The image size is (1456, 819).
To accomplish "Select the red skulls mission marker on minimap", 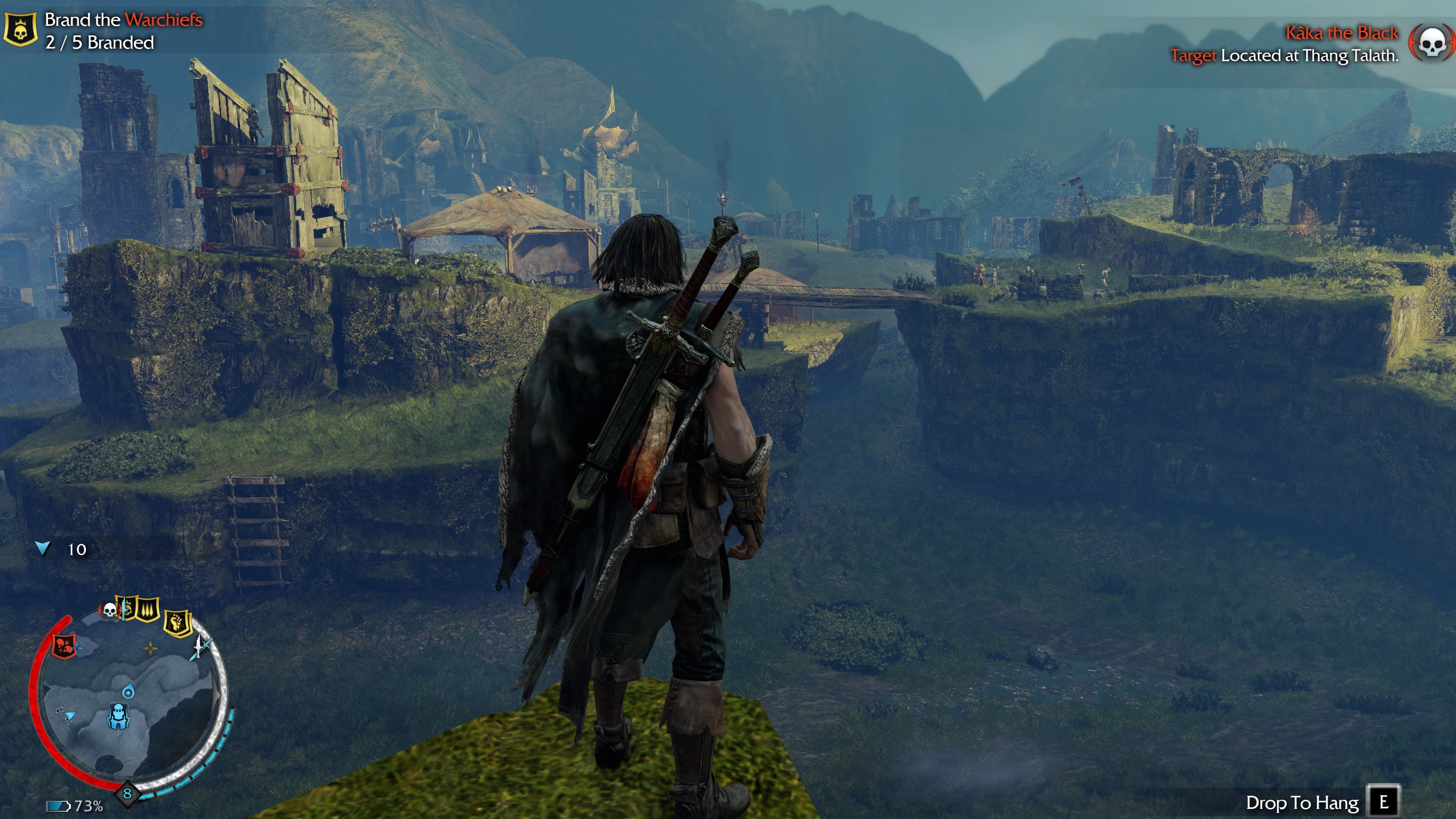I will coord(64,646).
